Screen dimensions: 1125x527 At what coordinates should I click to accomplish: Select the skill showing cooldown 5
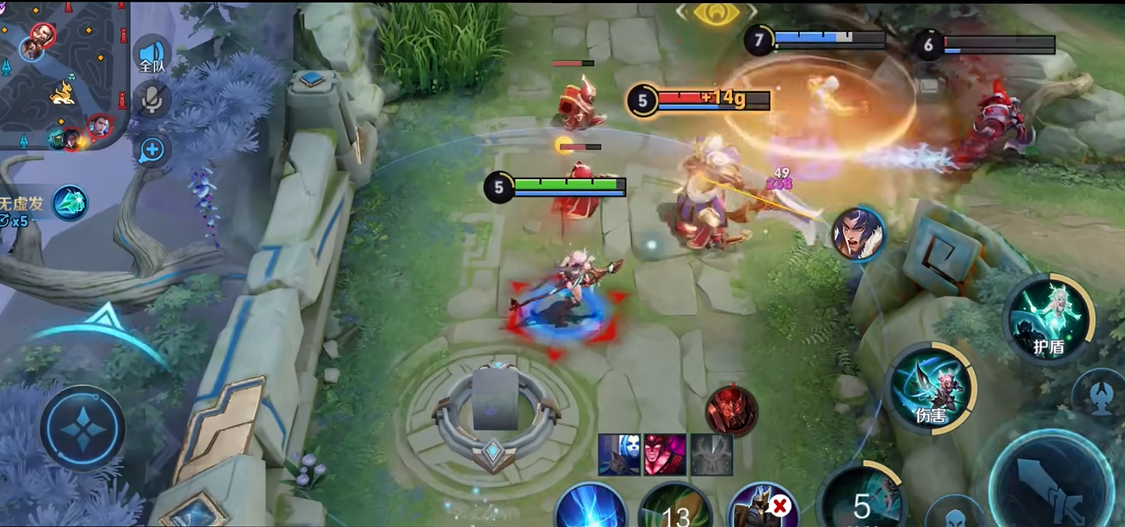(861, 500)
